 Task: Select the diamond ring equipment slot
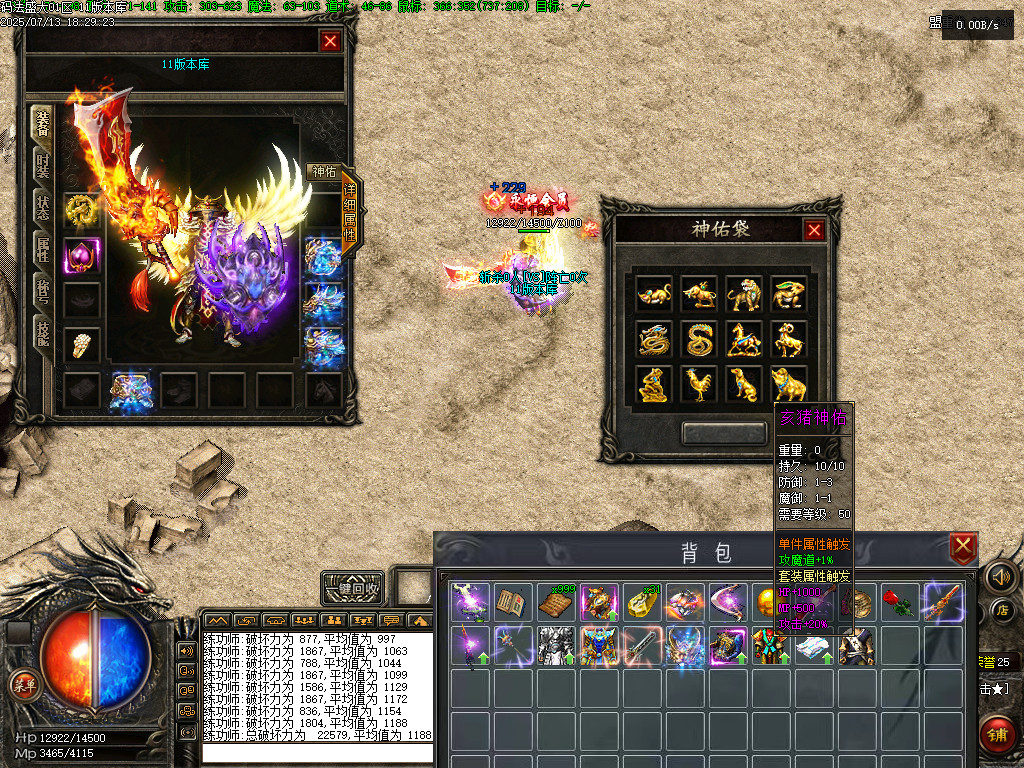(82, 345)
